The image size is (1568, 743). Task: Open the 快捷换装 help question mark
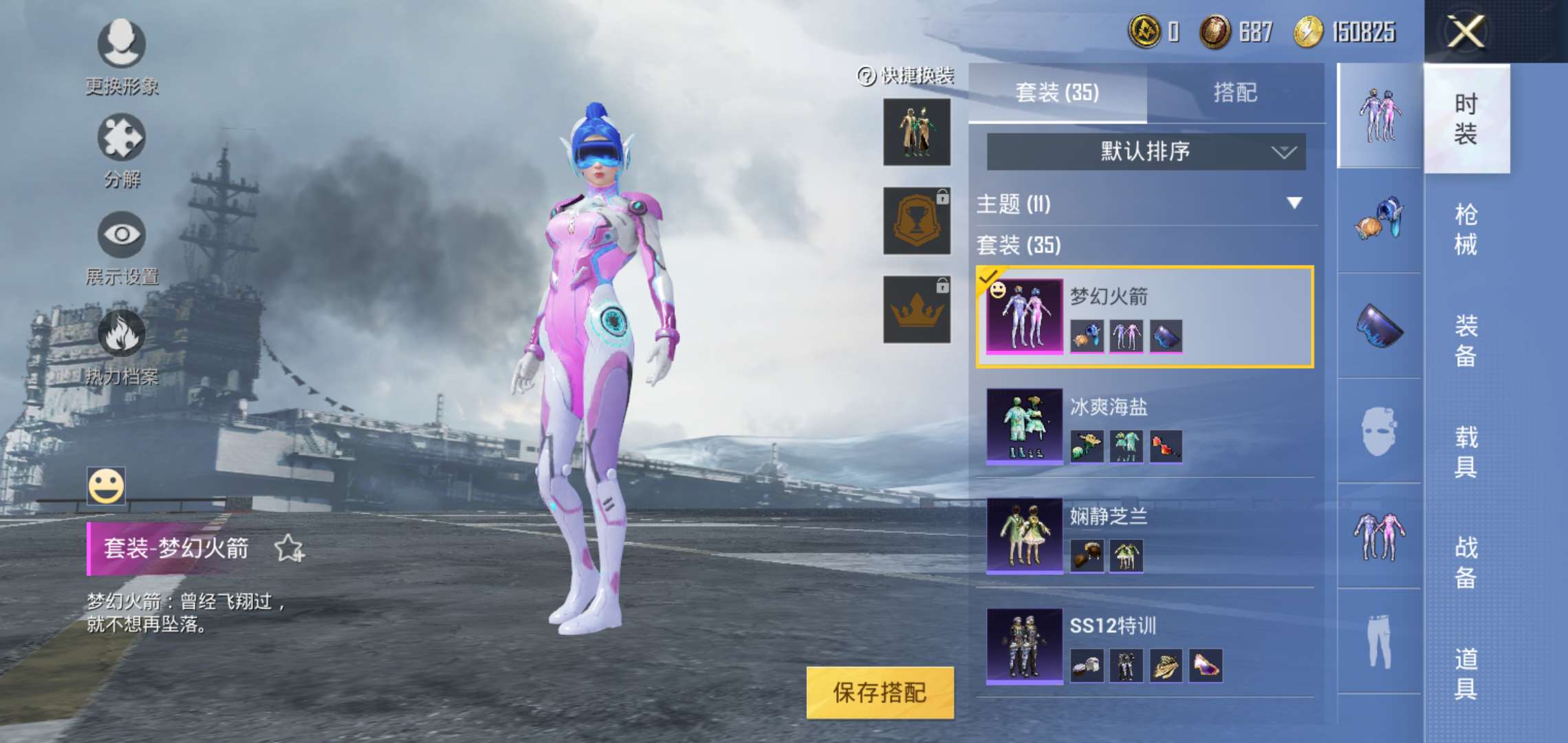tap(866, 76)
